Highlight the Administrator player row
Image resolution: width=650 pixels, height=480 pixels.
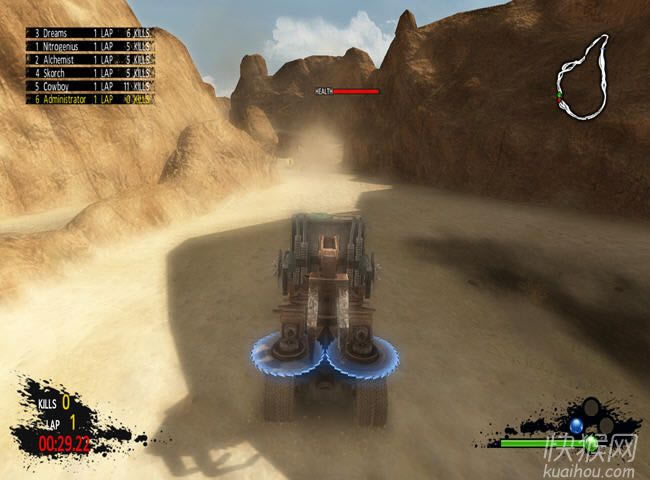pos(91,98)
